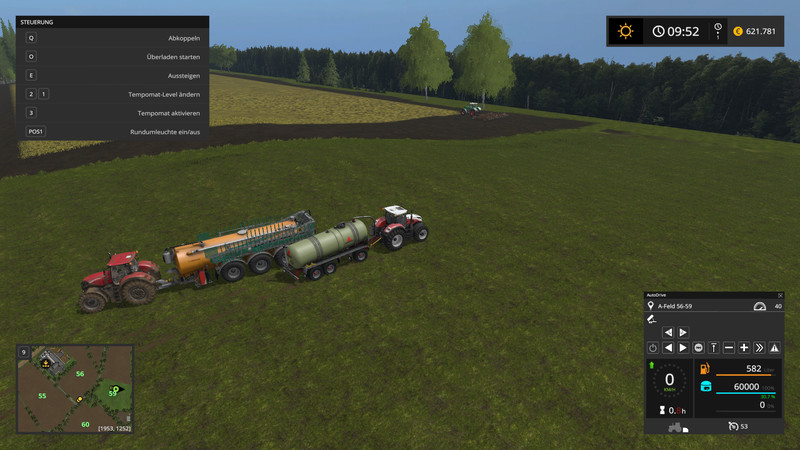Open the minimap

point(75,390)
